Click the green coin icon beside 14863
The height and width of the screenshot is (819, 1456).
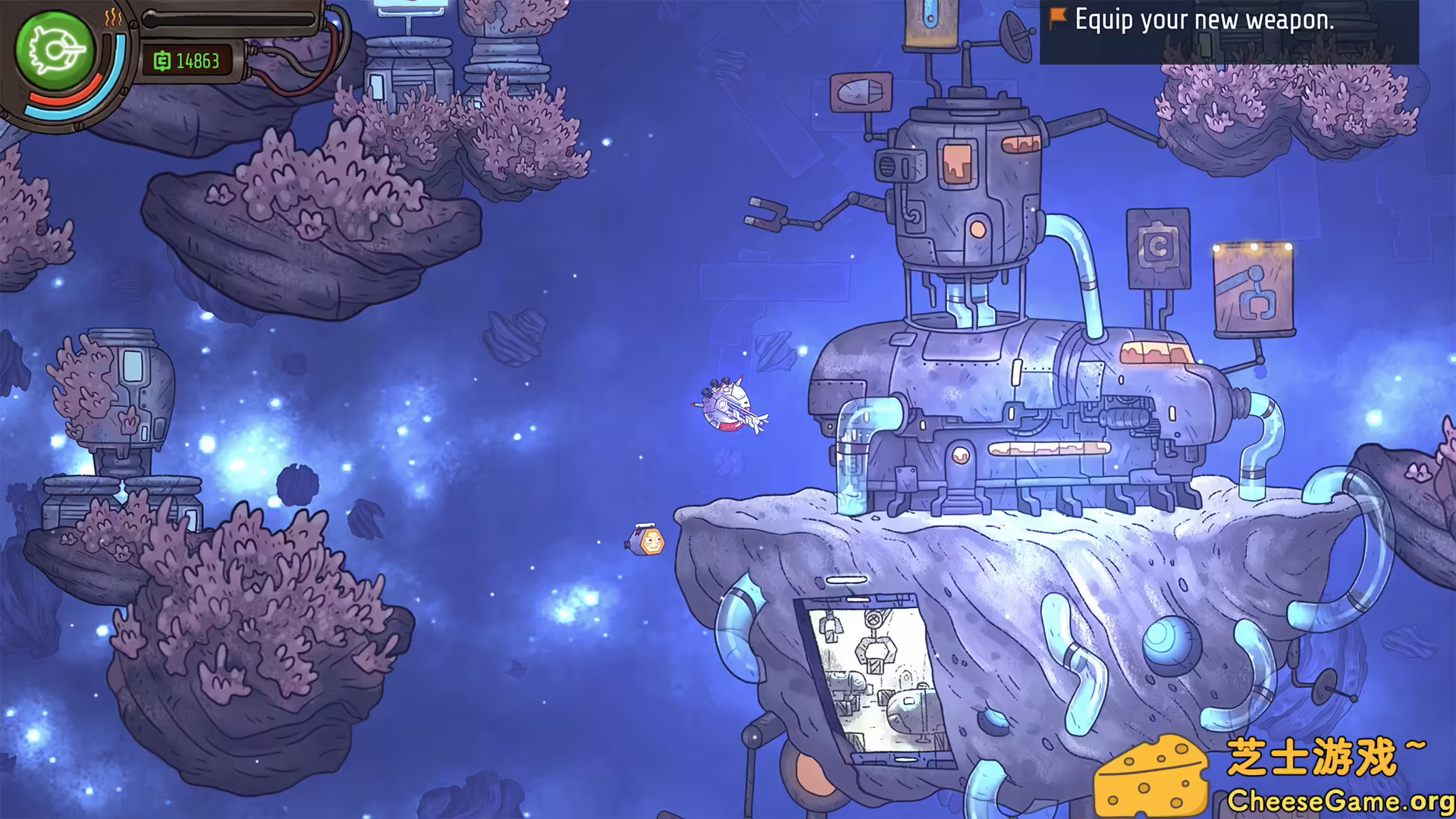coord(162,61)
